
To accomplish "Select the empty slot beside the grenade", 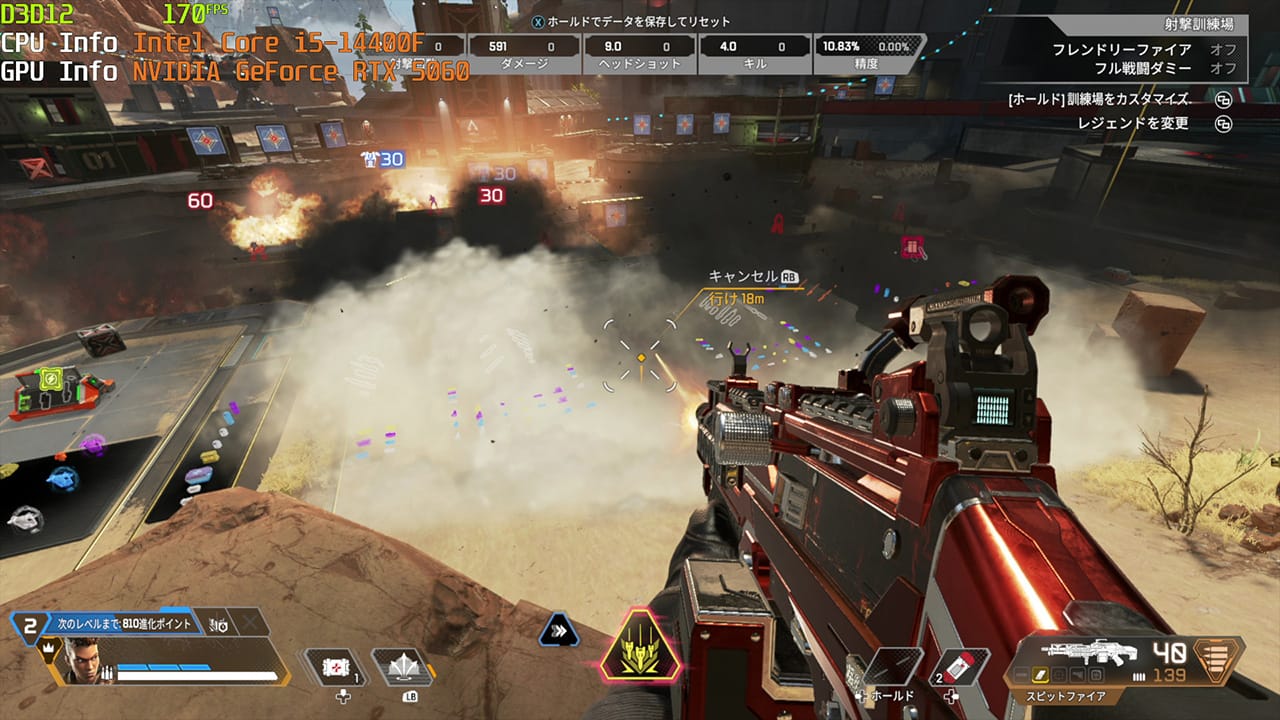I will click(x=892, y=667).
